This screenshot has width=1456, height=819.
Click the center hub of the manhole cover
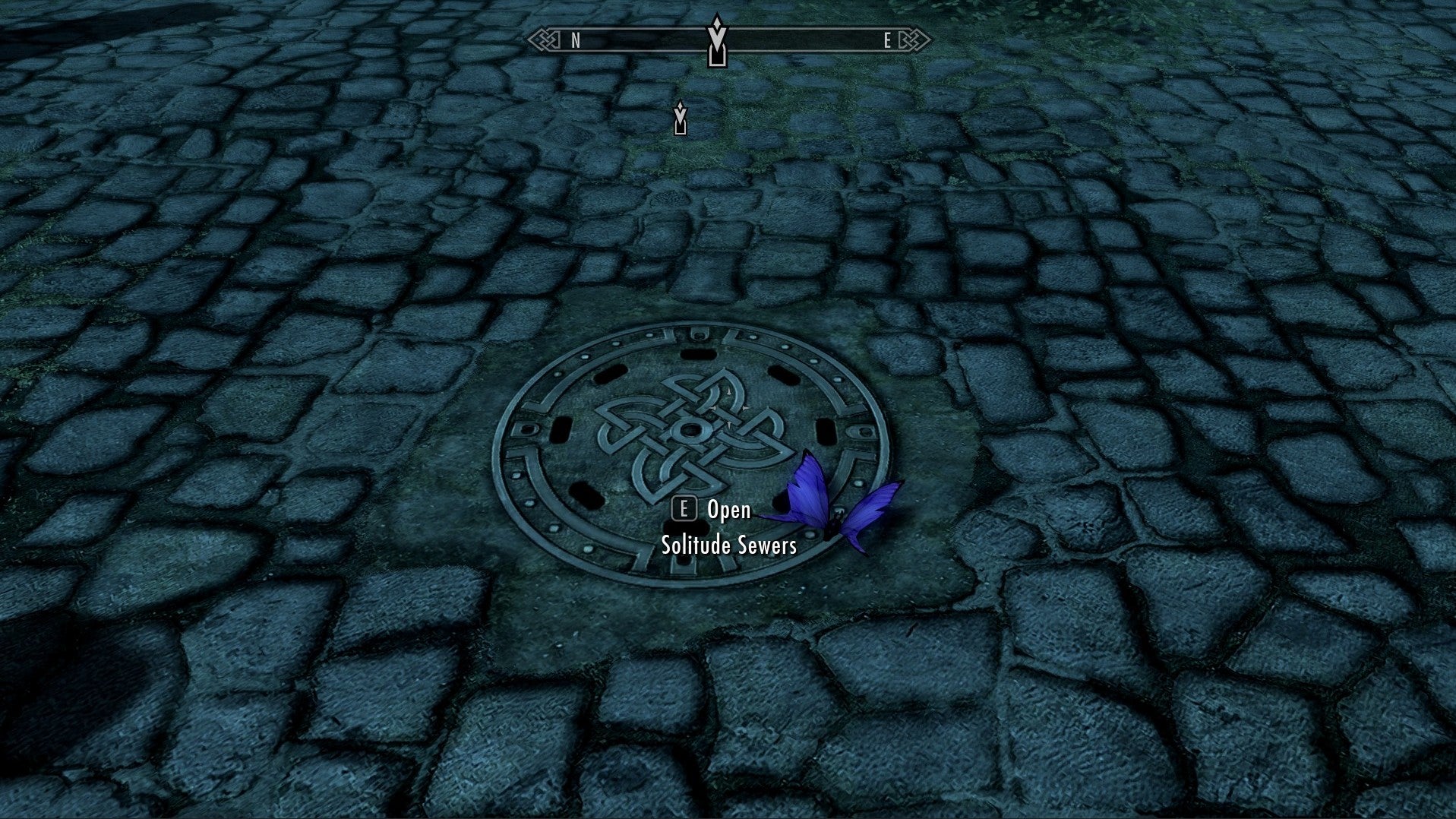point(691,431)
